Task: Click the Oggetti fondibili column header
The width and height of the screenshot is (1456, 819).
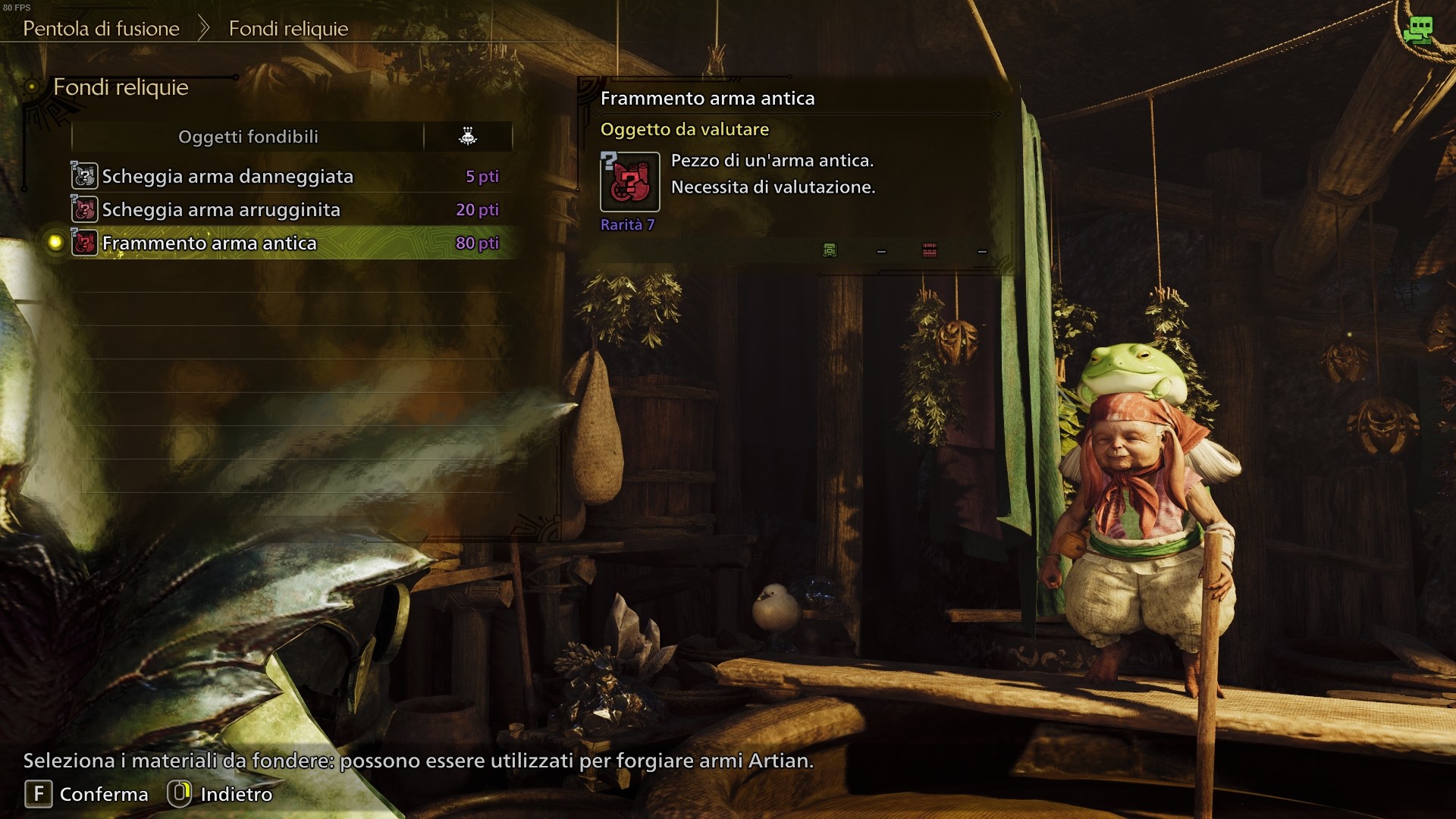Action: pyautogui.click(x=248, y=137)
